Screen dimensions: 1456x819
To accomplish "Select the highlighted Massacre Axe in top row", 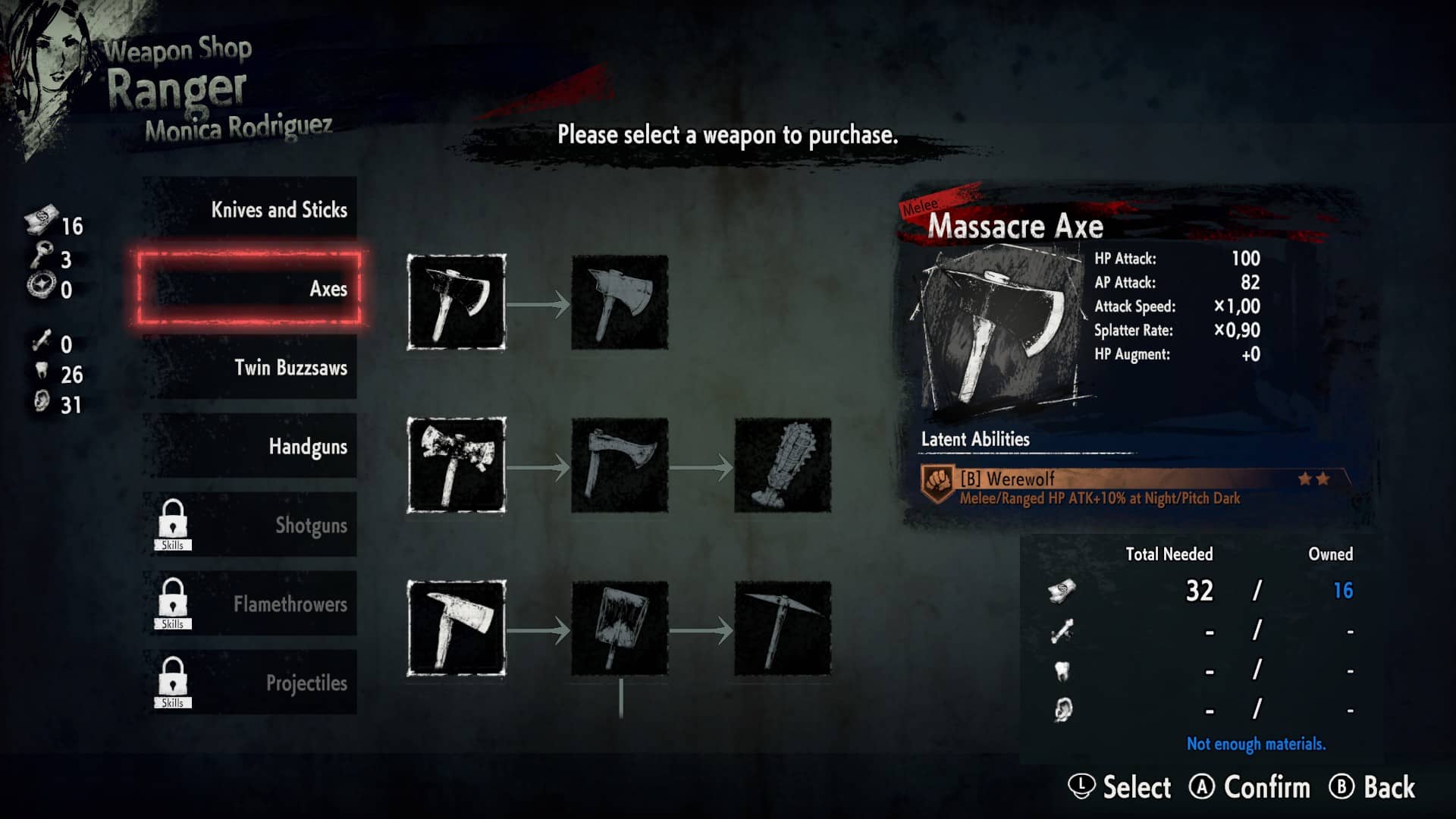I will coord(457,302).
